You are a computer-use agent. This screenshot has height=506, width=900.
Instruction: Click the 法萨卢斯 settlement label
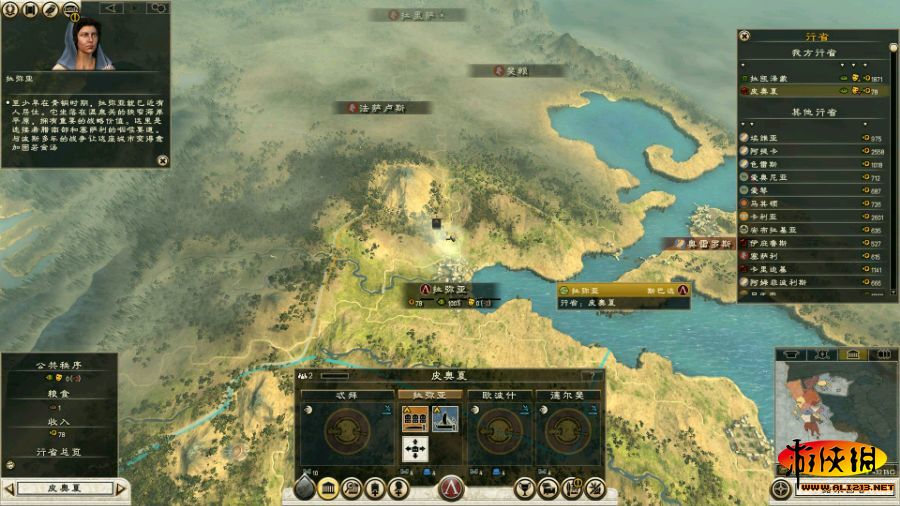coord(381,107)
